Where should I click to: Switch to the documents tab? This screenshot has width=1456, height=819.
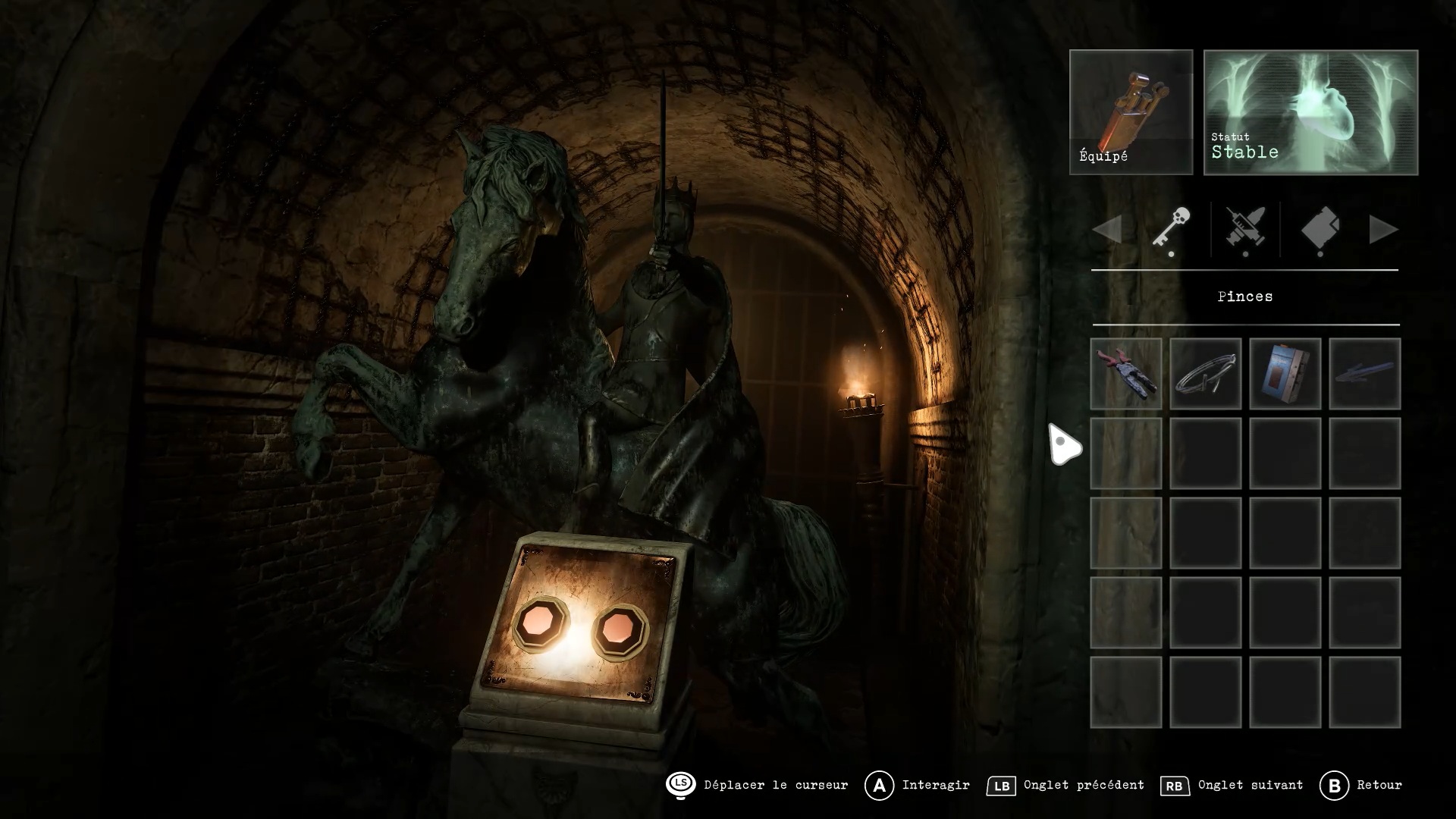point(1320,228)
